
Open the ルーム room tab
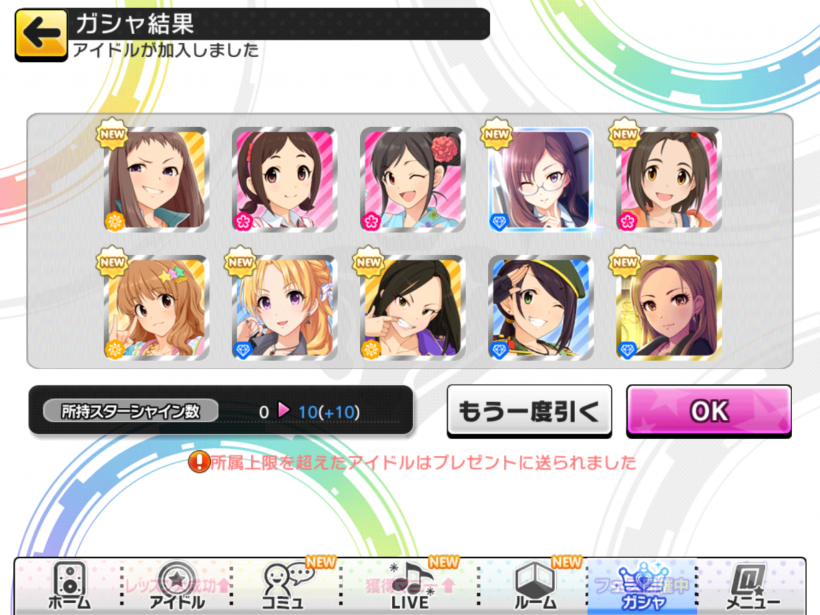[x=535, y=586]
